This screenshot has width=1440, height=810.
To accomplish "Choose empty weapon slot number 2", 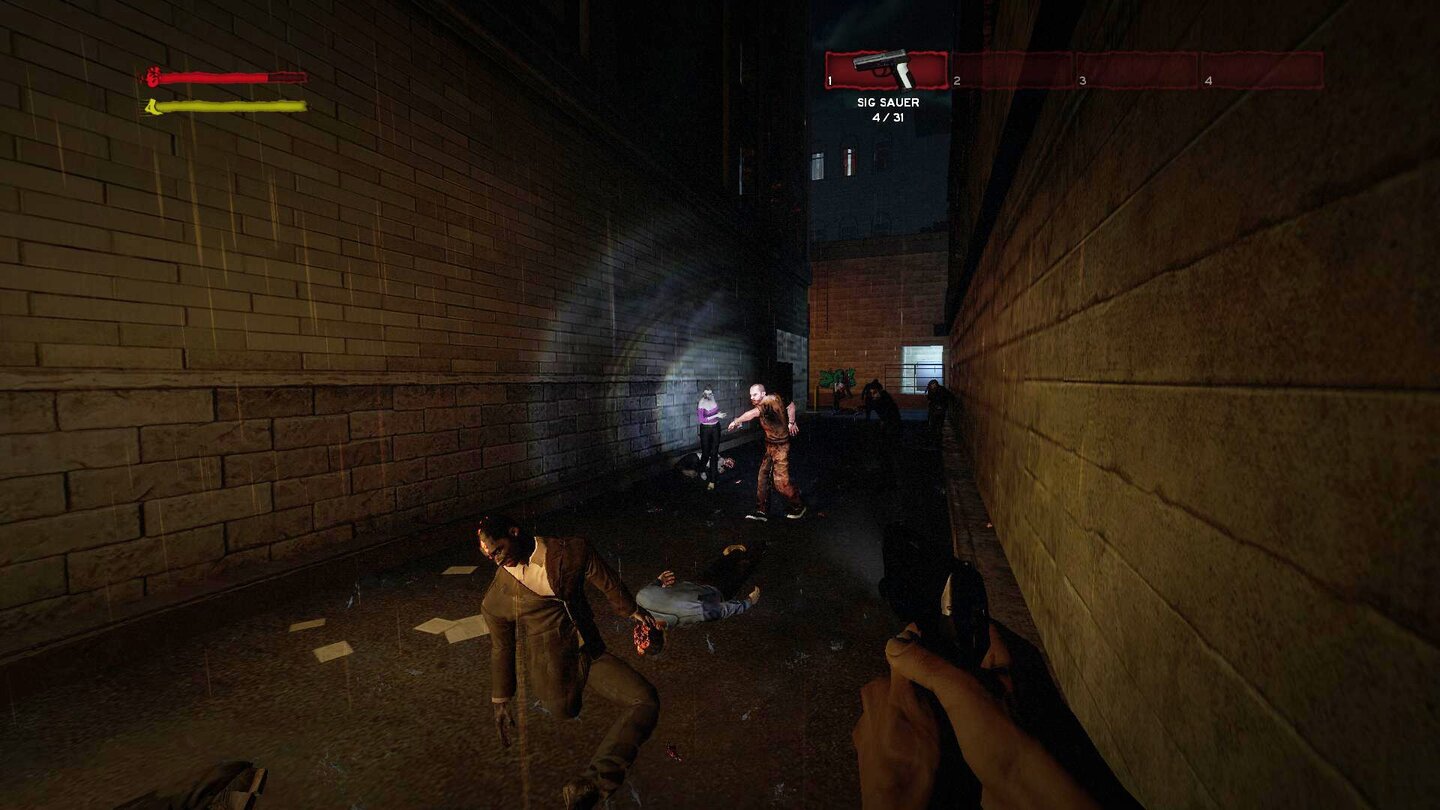I will click(x=1010, y=70).
